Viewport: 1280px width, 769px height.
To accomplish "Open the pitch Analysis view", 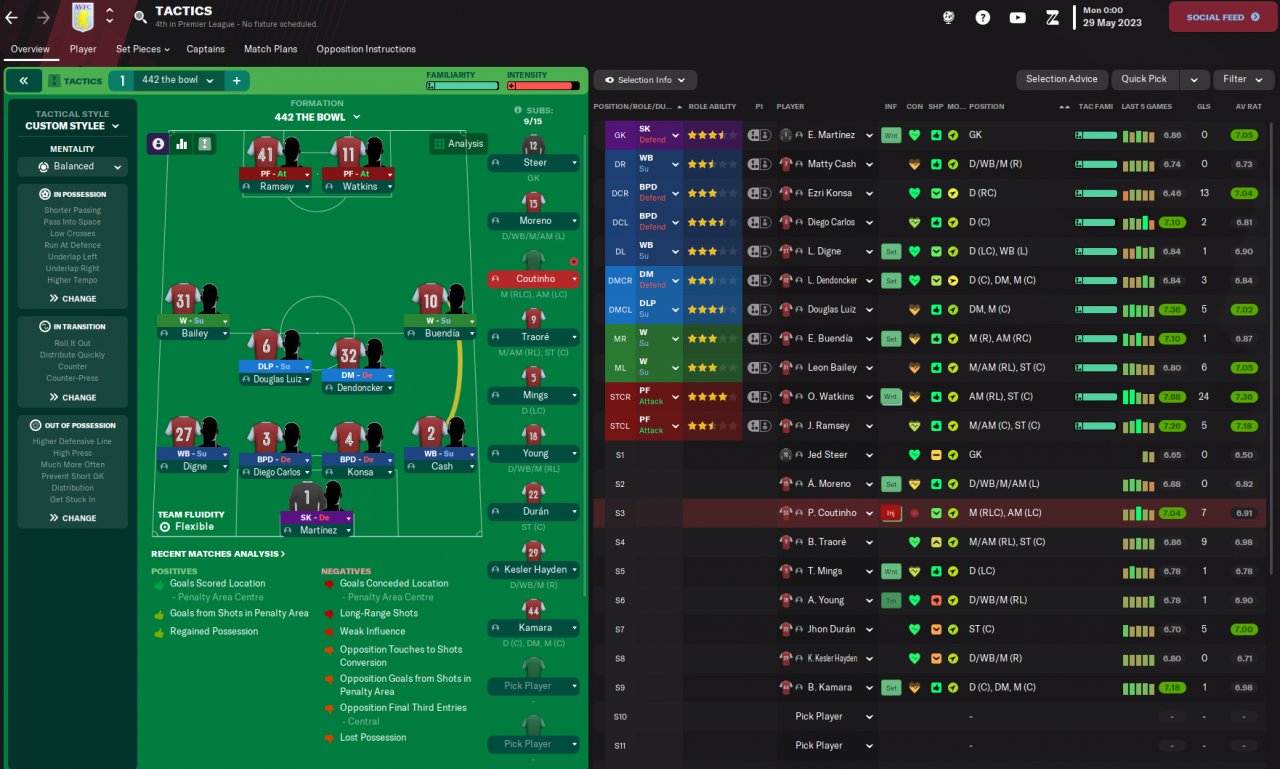I will pyautogui.click(x=458, y=144).
